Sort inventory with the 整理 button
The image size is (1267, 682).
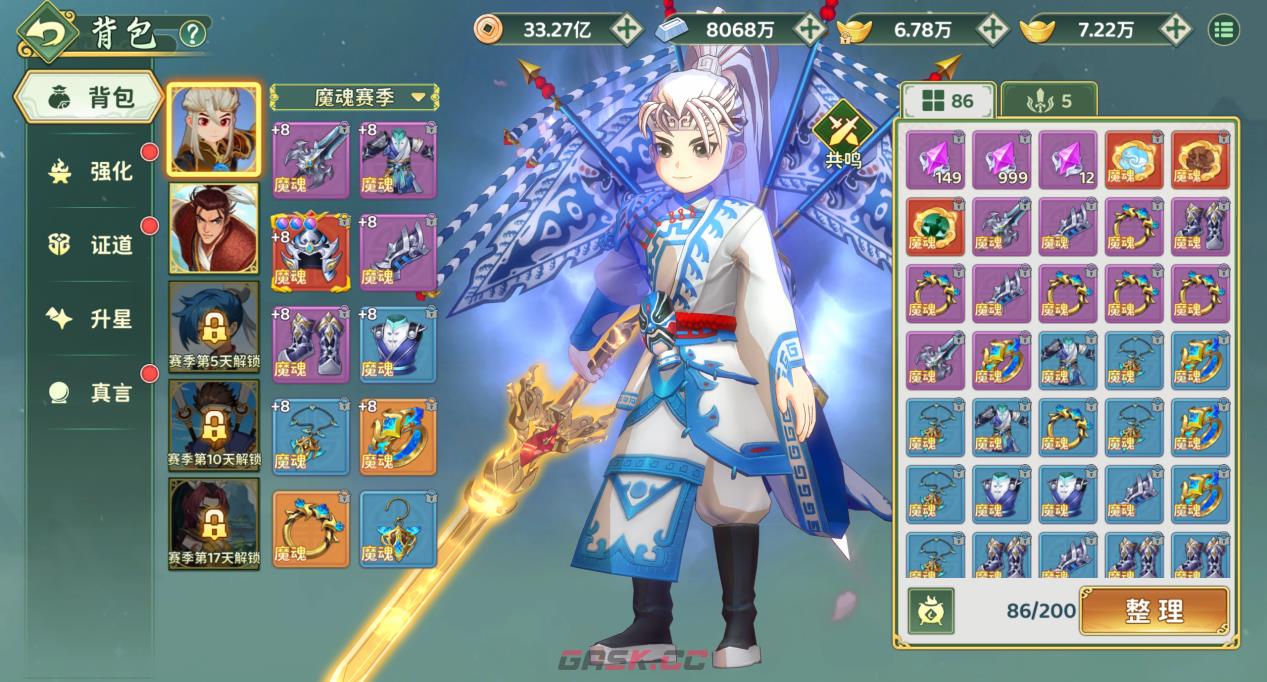[x=1154, y=611]
